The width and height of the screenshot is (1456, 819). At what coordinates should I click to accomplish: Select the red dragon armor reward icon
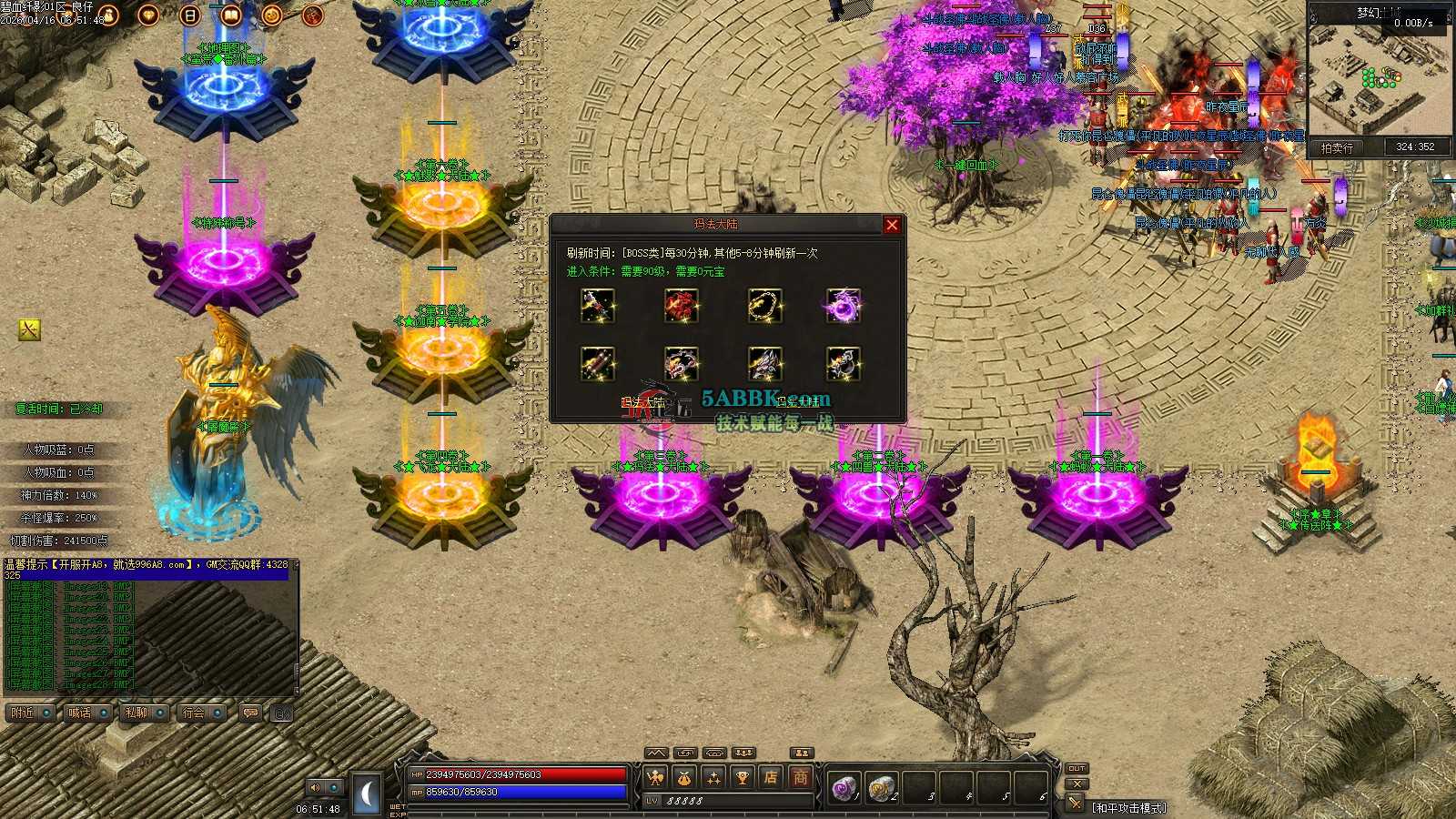tap(681, 306)
